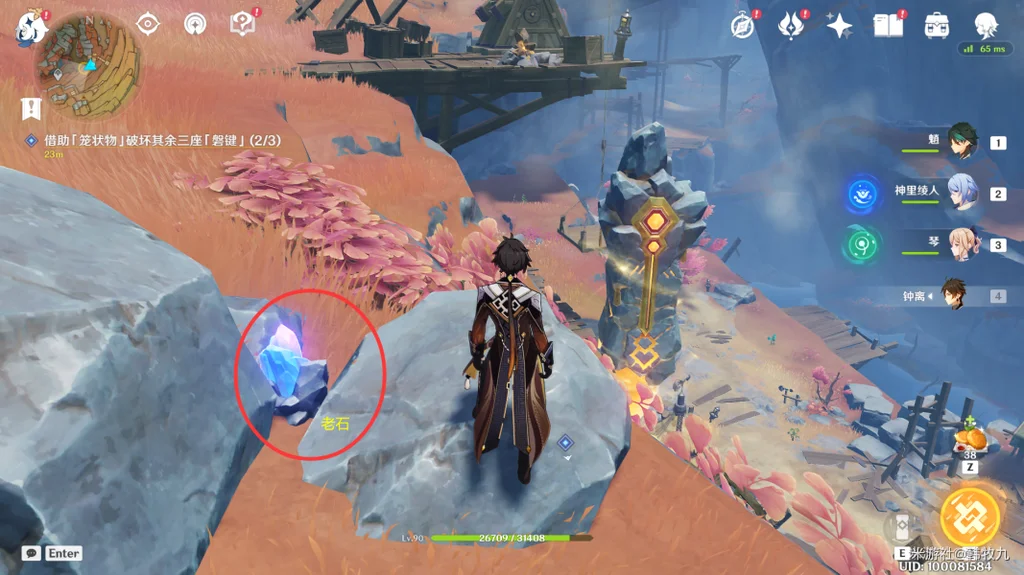Switch to party member 神里绫人
The width and height of the screenshot is (1024, 575).
coord(962,194)
